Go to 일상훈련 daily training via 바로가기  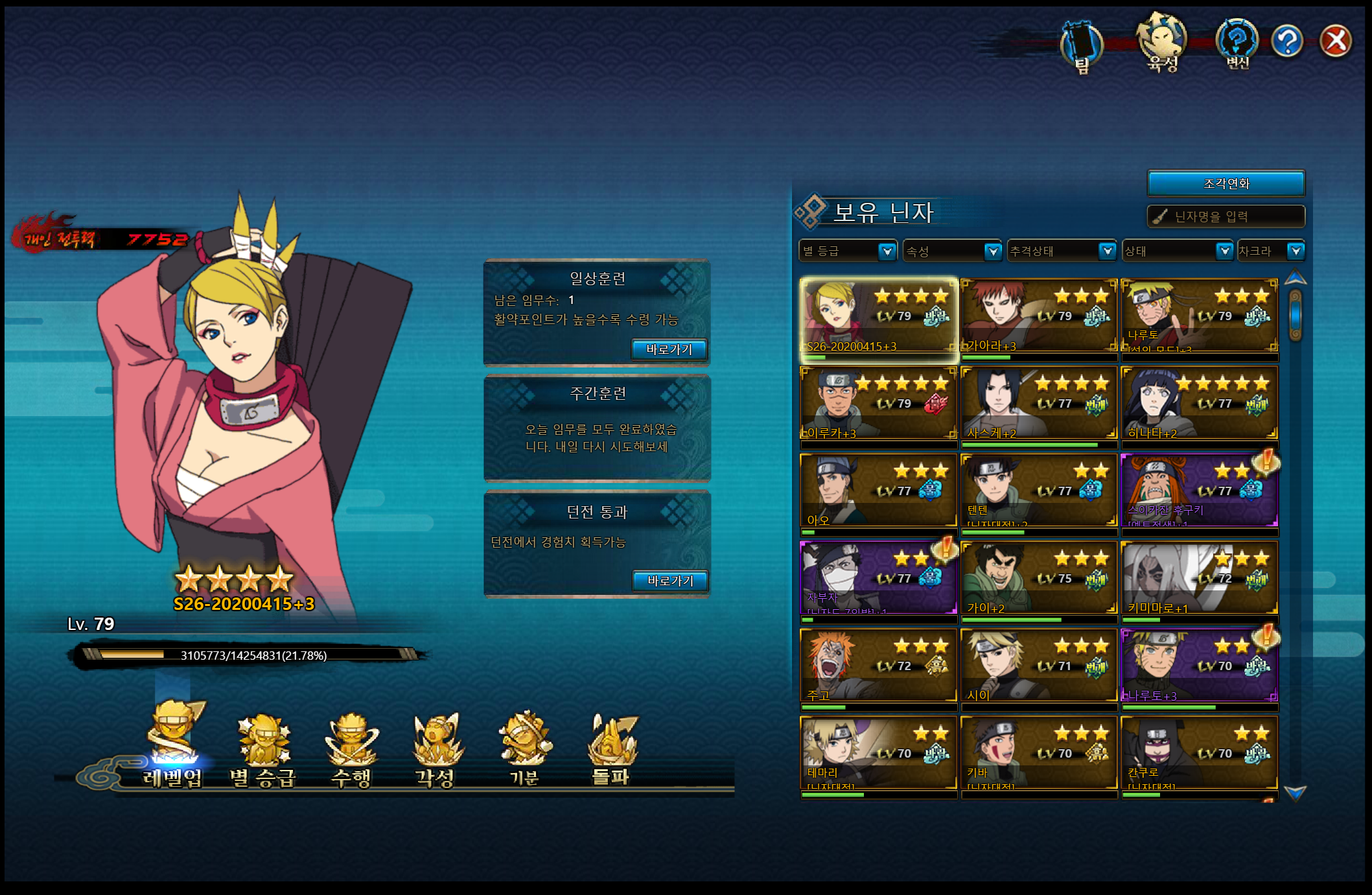tap(669, 349)
